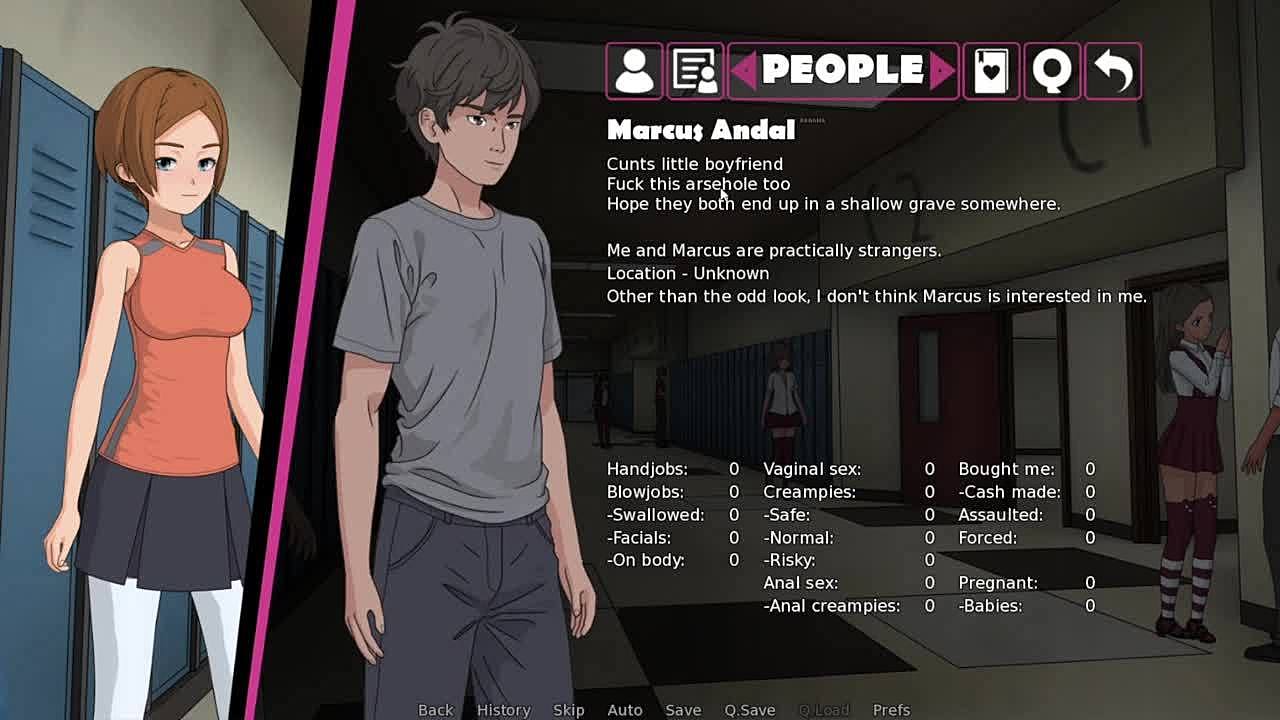
Task: Open the player profile silhouette icon
Action: coord(634,71)
